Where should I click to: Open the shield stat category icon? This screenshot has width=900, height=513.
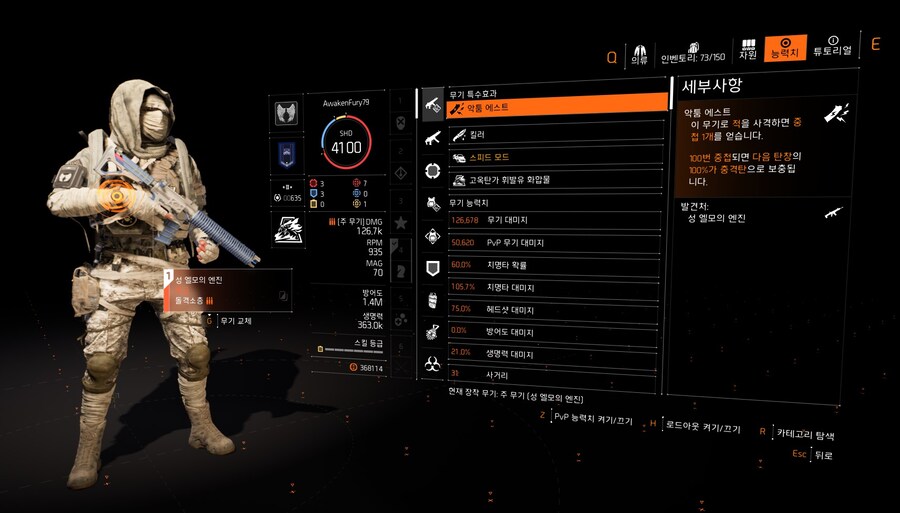pos(433,268)
